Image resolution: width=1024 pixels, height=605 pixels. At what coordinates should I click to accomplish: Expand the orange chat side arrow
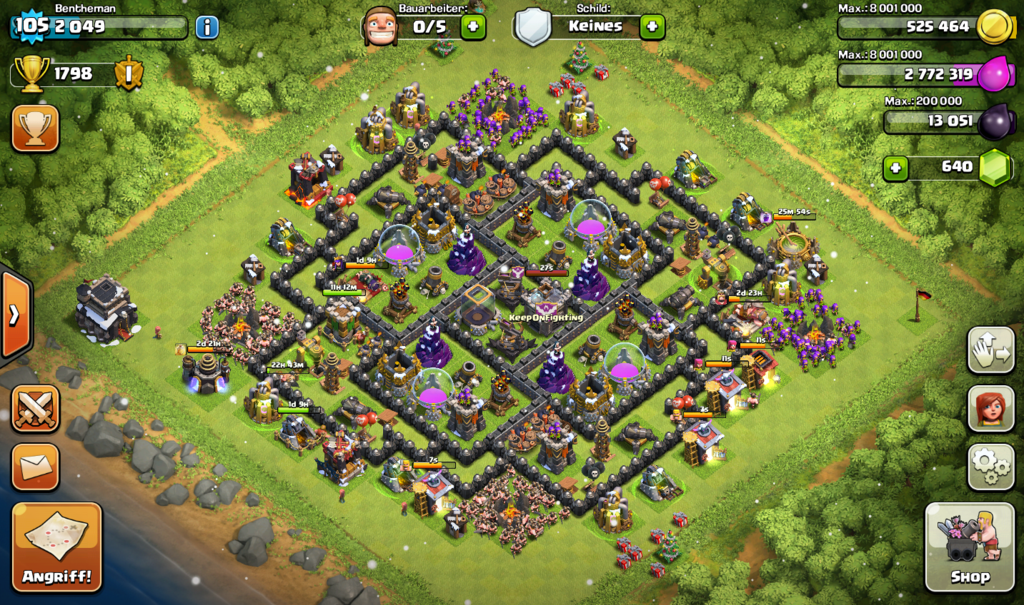(x=14, y=315)
